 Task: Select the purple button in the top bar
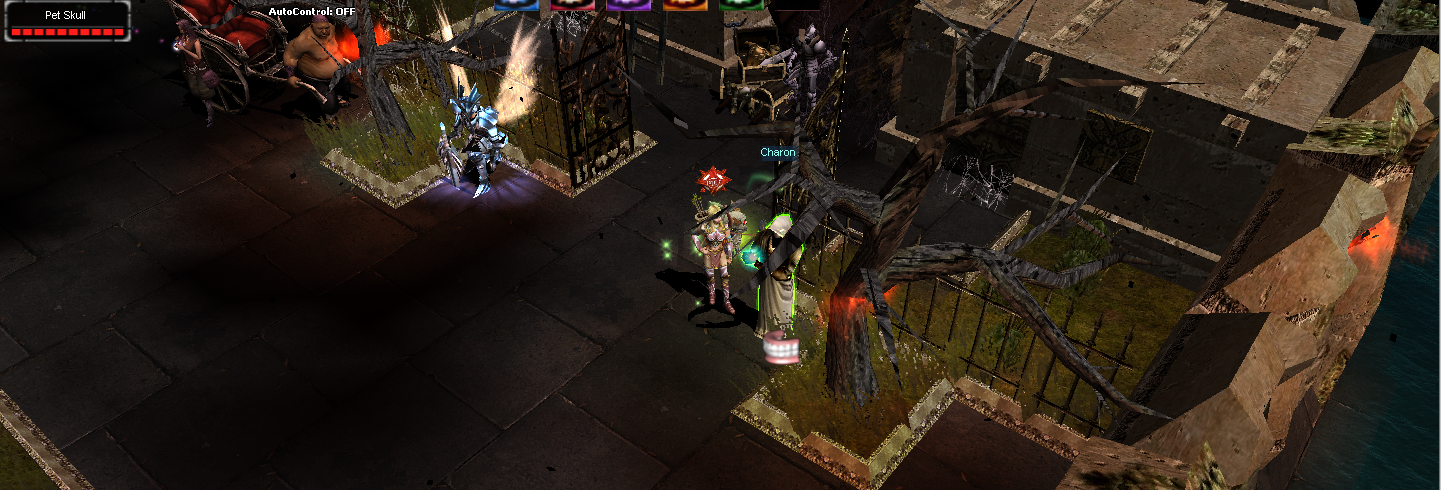(629, 5)
